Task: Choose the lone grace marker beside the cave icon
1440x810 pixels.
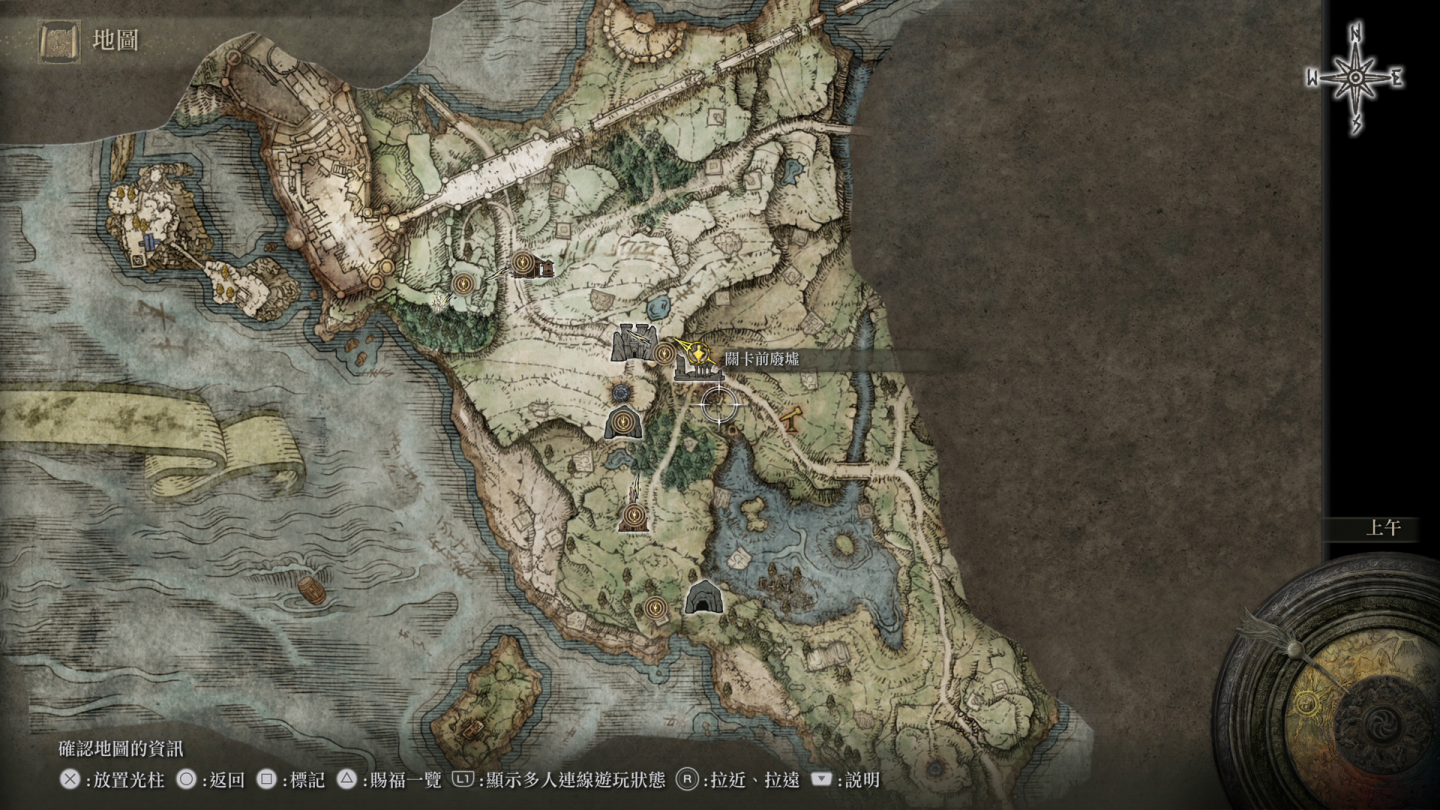Action: tap(656, 605)
